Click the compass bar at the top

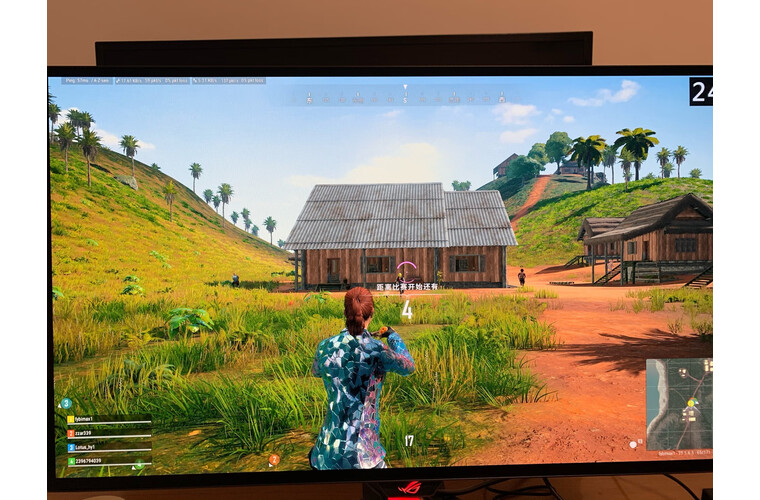[x=403, y=97]
